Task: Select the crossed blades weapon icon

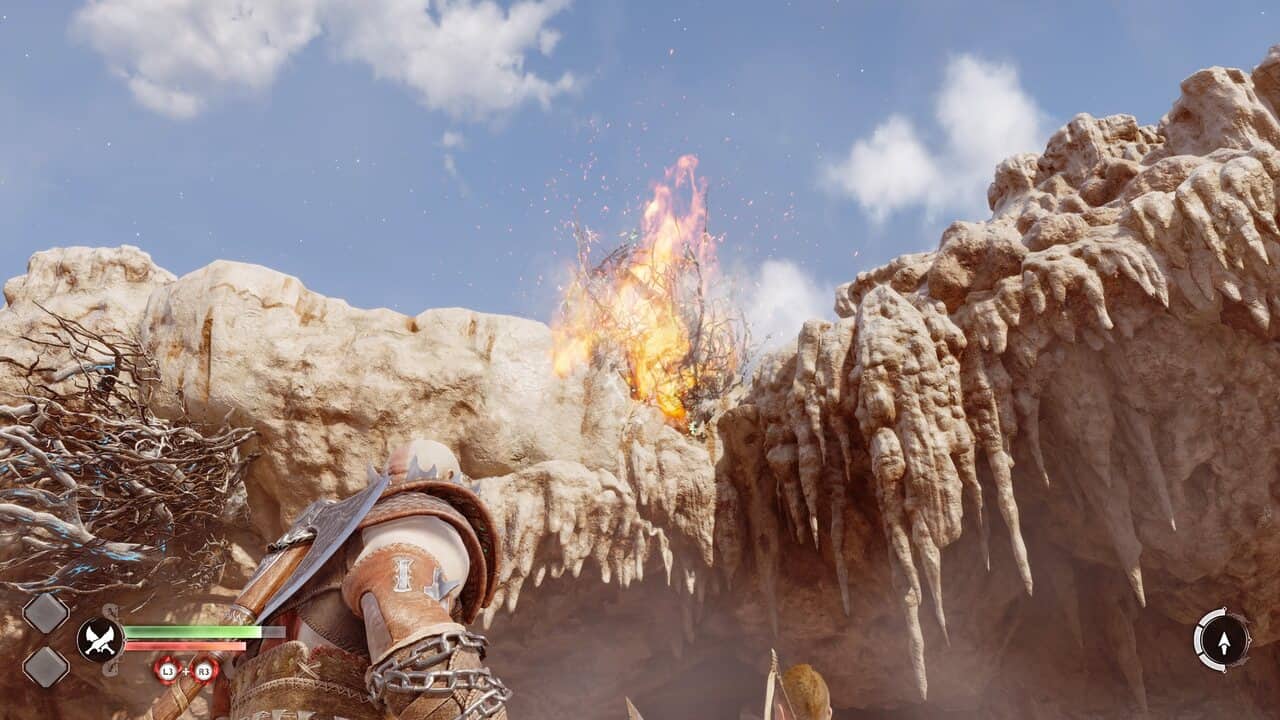Action: tap(100, 640)
